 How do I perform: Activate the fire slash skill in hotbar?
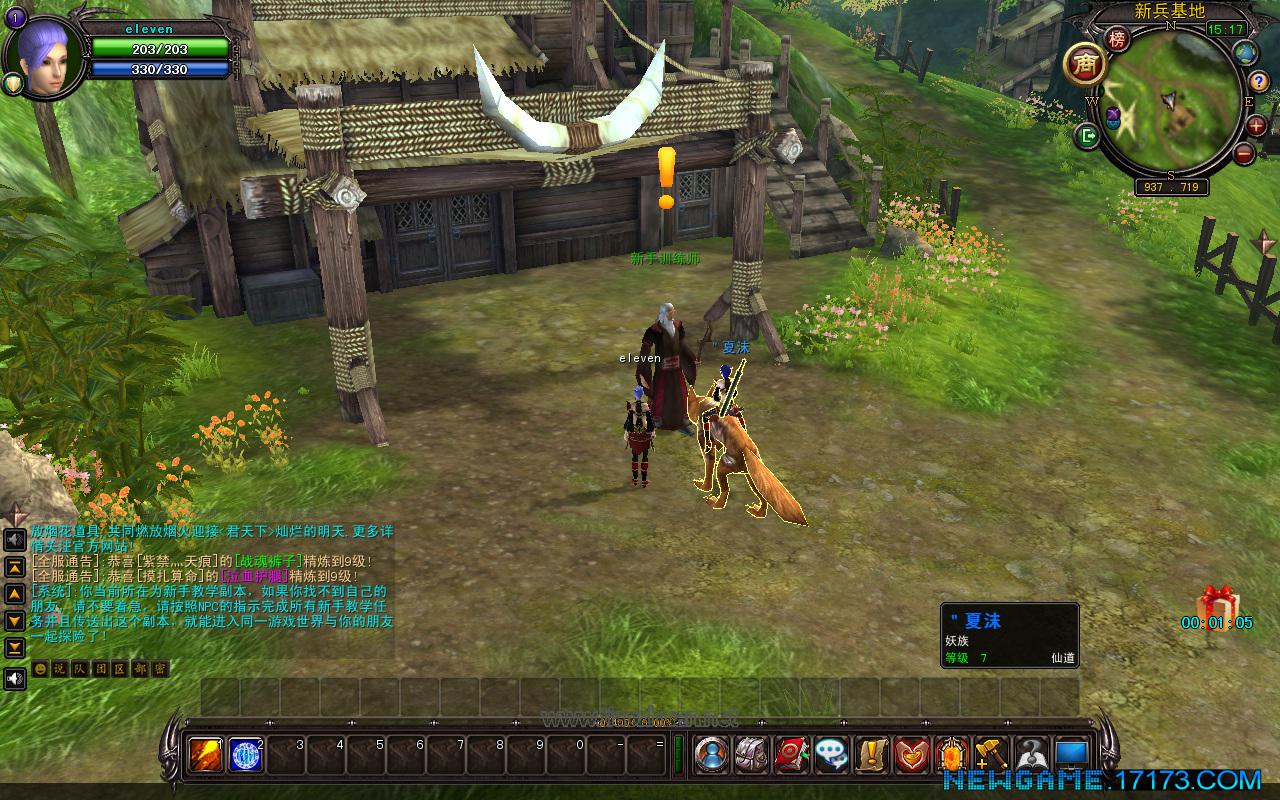pyautogui.click(x=206, y=755)
